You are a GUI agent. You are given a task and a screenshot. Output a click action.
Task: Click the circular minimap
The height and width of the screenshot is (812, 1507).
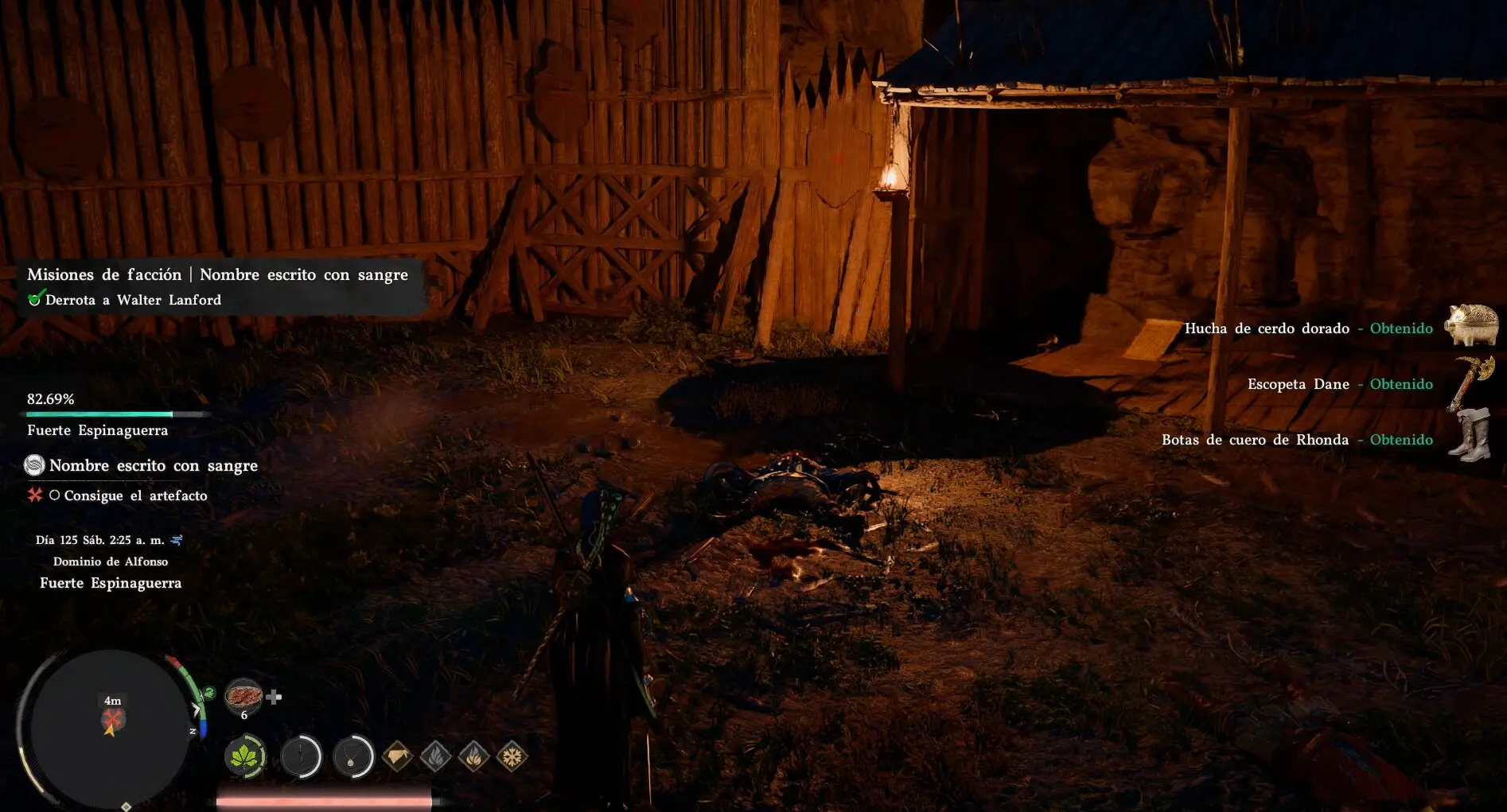coord(110,728)
